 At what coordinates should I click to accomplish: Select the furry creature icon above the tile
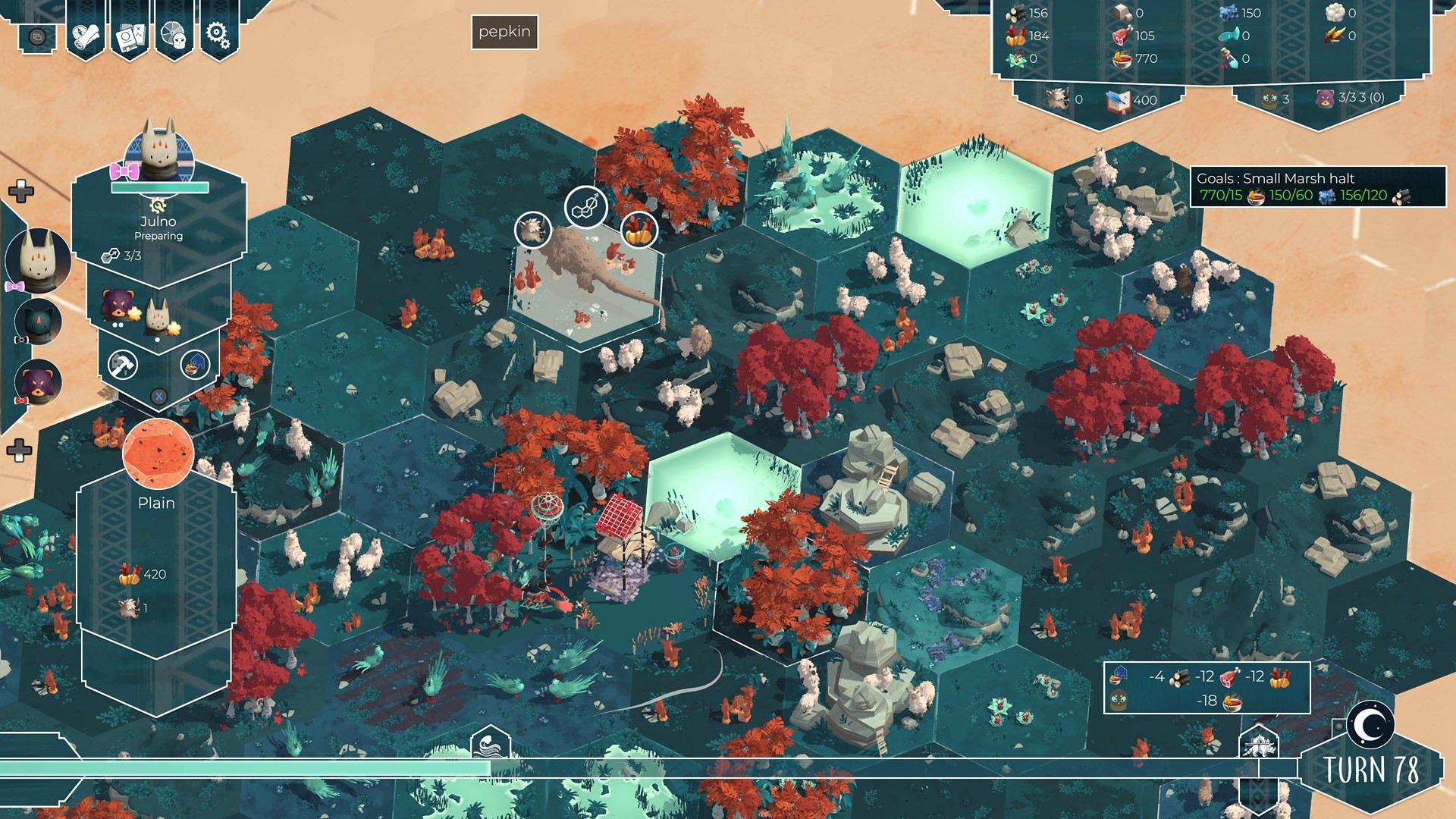point(532,230)
